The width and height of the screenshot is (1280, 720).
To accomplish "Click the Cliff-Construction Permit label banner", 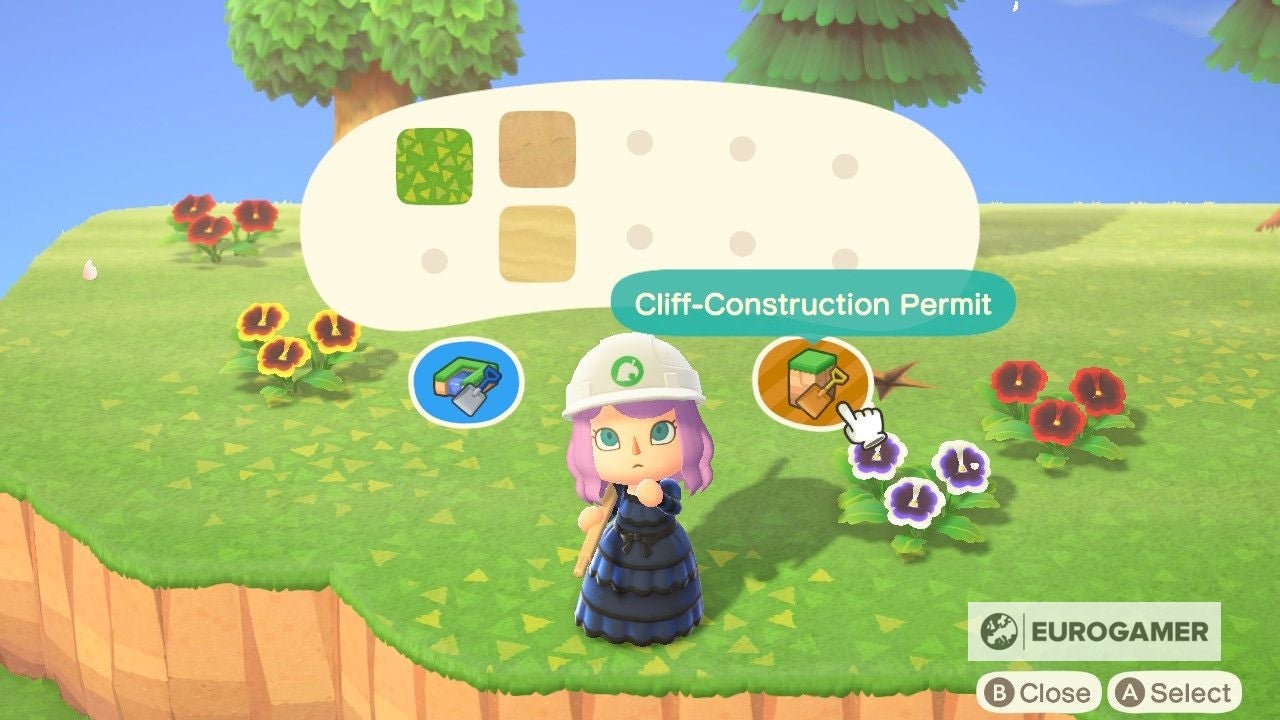I will point(815,298).
